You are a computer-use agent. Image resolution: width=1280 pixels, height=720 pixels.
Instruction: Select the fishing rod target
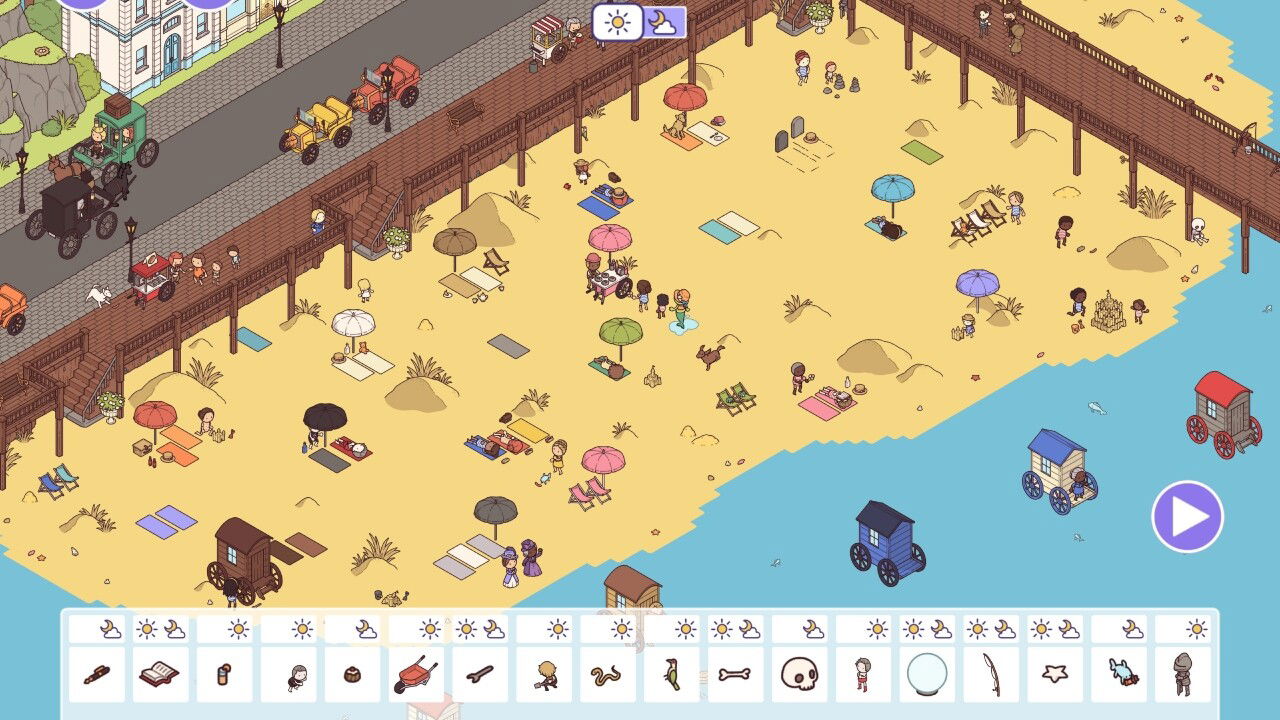[992, 675]
